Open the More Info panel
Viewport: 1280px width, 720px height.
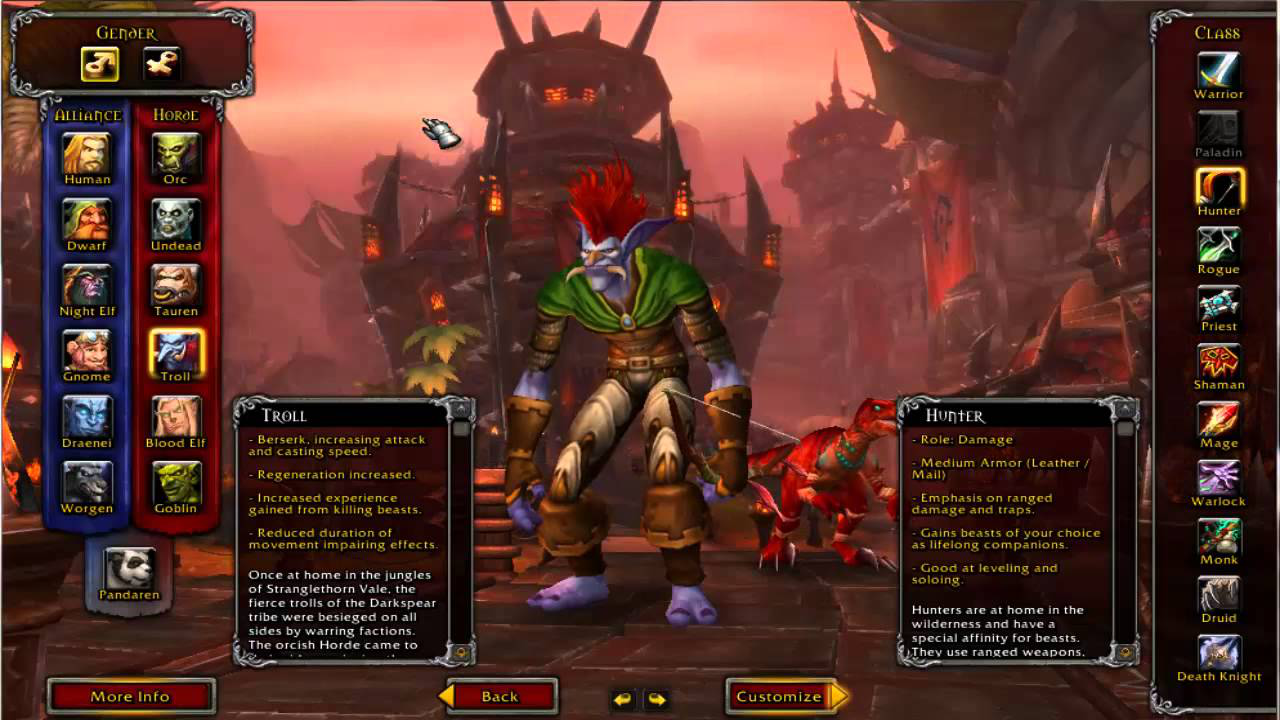click(x=131, y=696)
